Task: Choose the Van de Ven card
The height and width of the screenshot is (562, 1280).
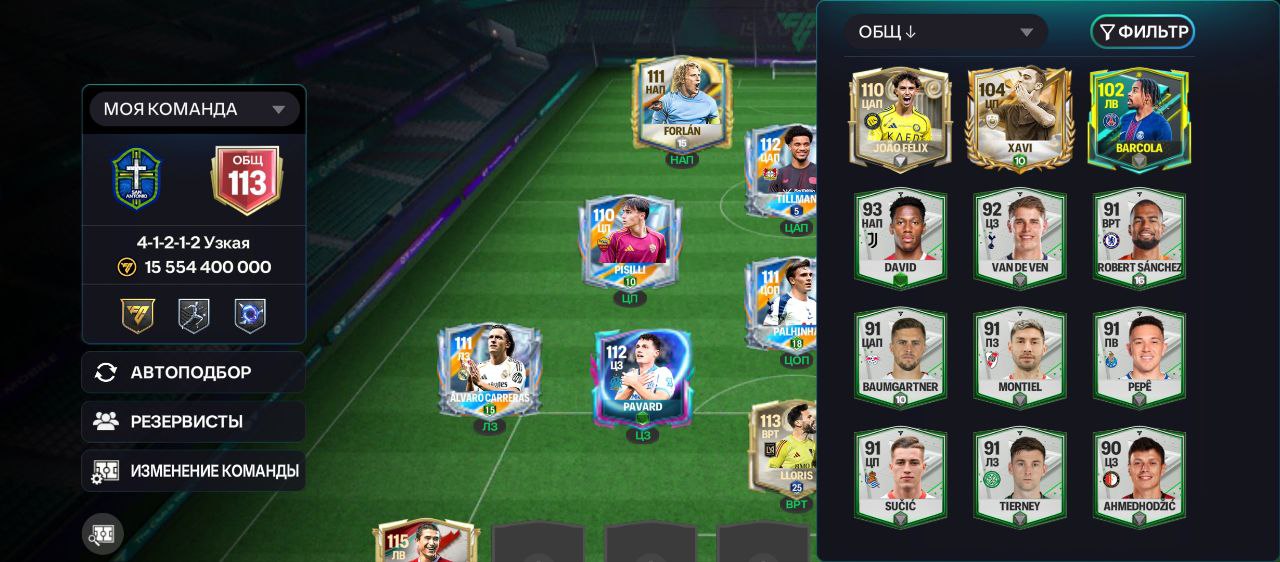Action: coord(1019,237)
